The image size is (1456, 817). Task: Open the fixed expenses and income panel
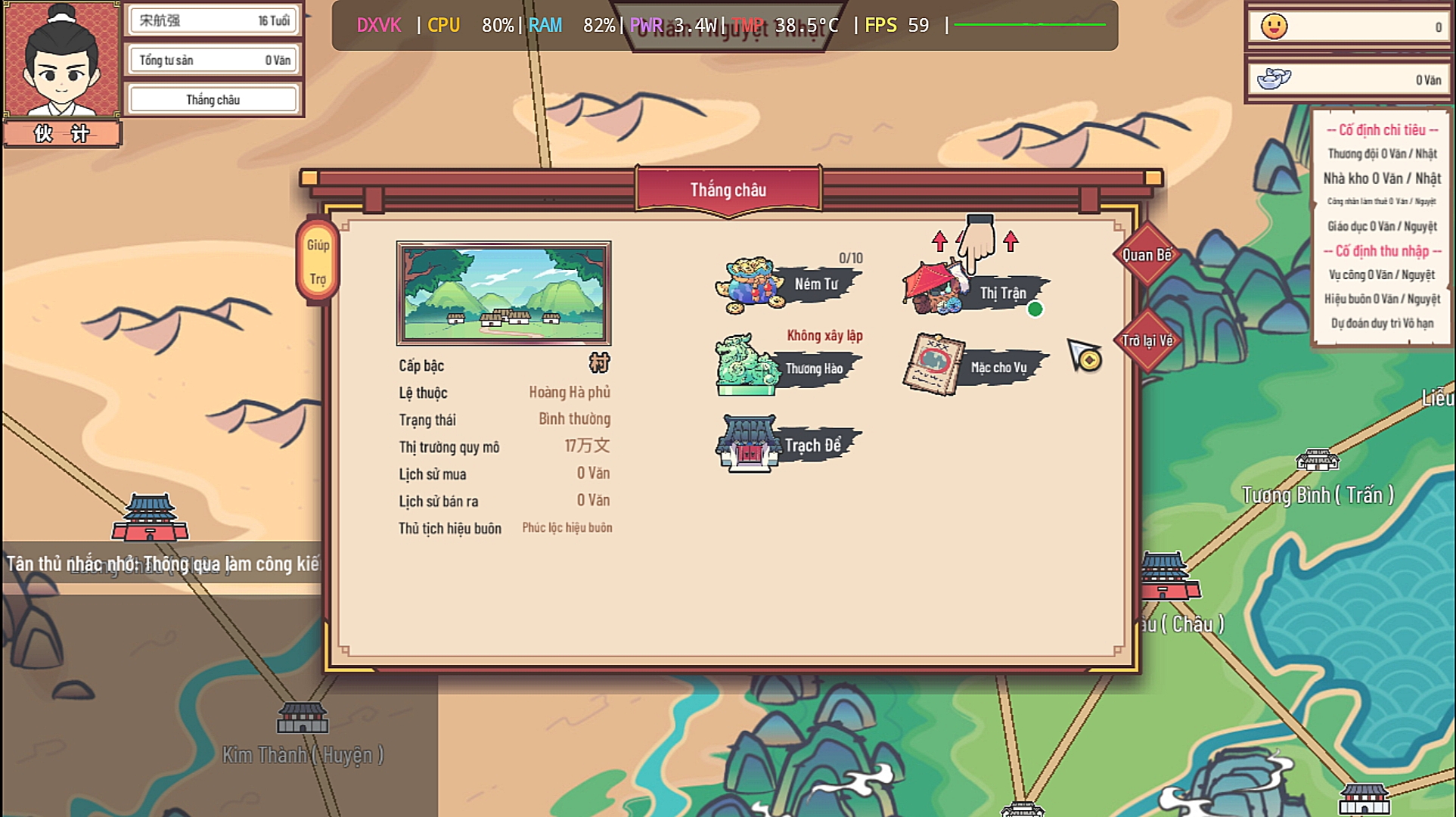click(x=1381, y=226)
